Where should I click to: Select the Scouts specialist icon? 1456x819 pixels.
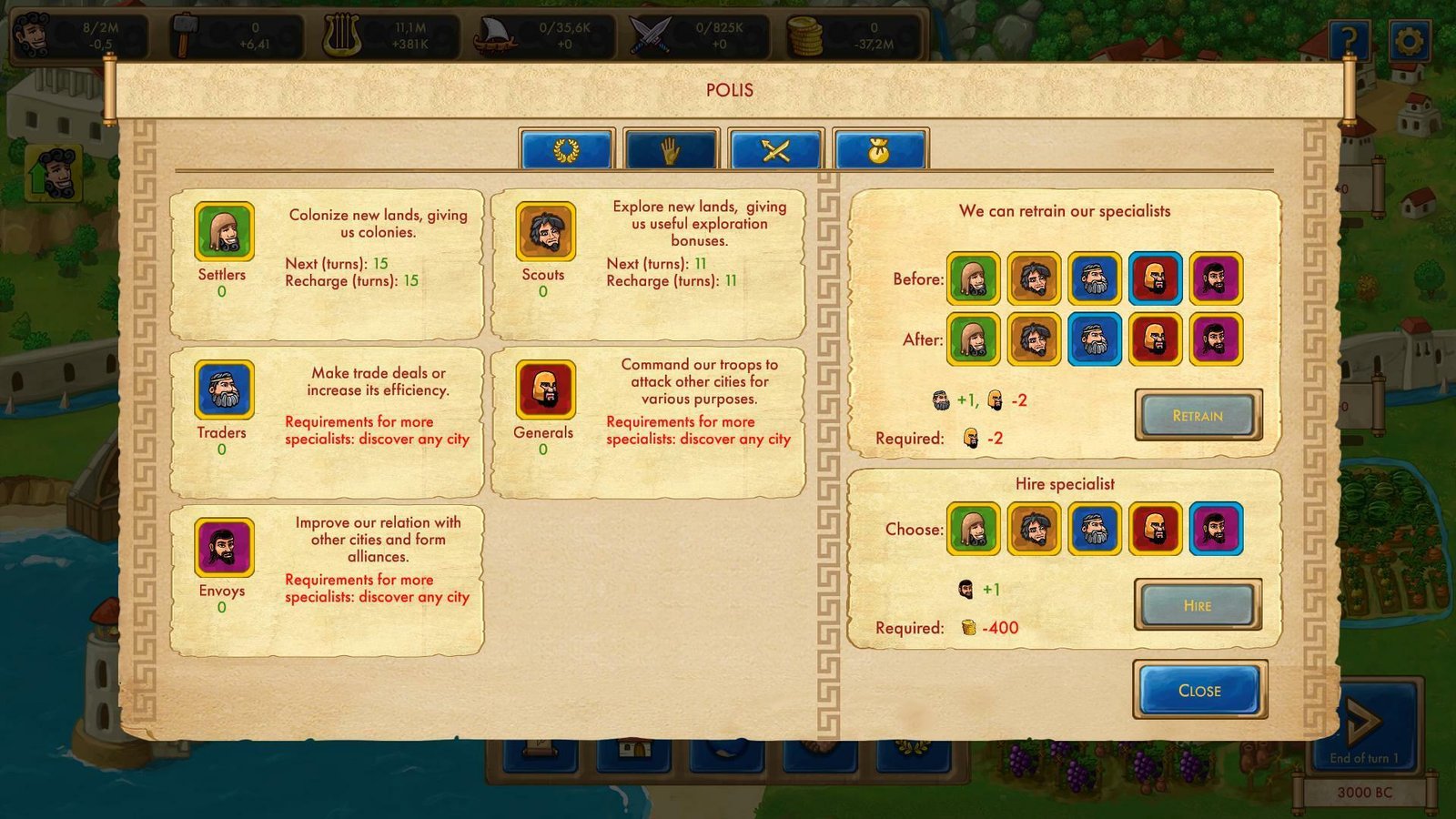545,231
